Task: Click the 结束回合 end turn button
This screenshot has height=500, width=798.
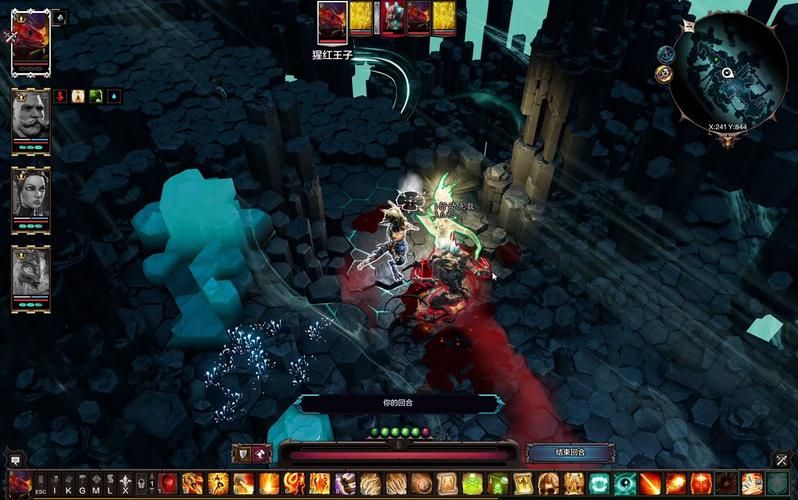Action: [570, 453]
